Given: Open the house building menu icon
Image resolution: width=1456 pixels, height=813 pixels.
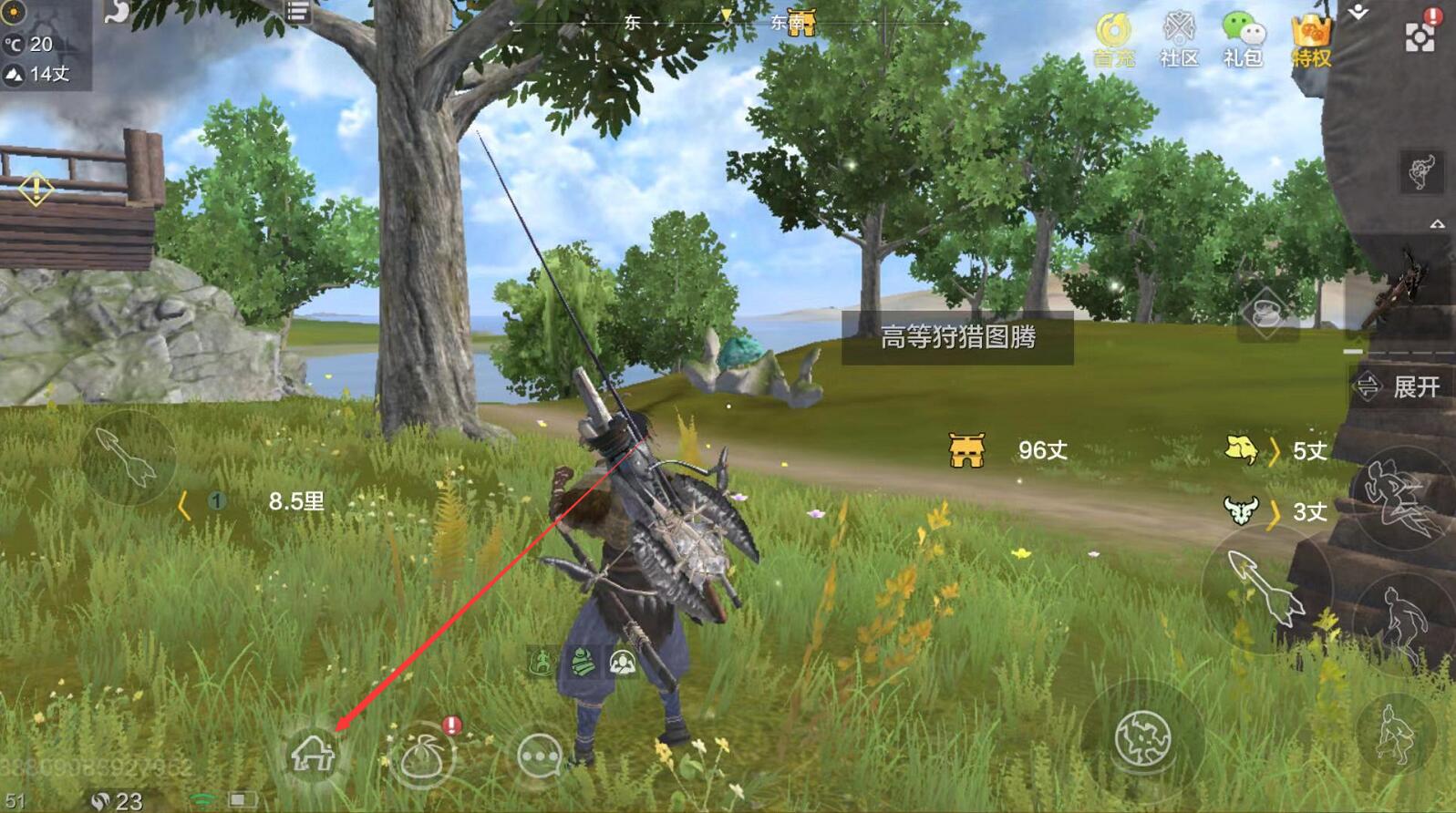Looking at the screenshot, I should pos(313,755).
